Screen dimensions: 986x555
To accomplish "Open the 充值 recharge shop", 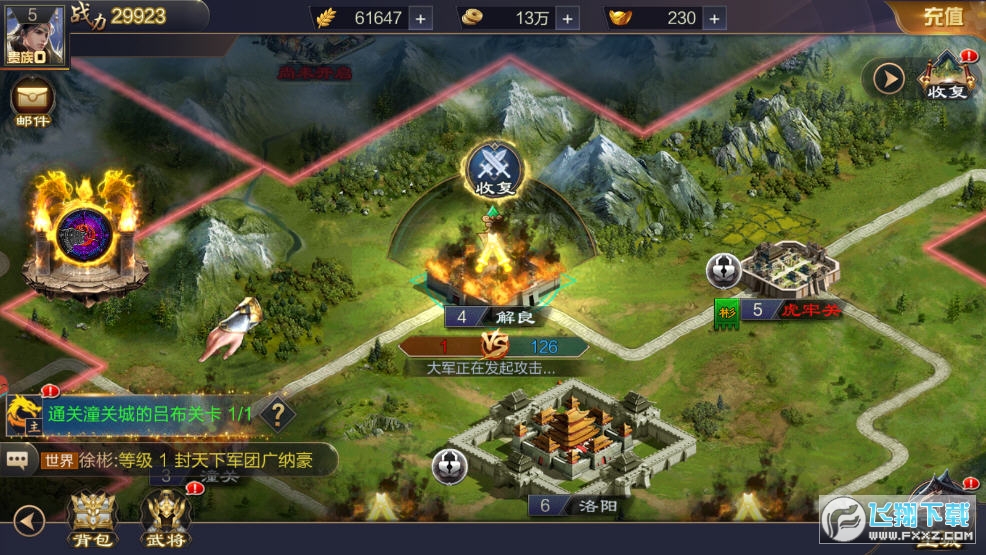I will pos(942,16).
